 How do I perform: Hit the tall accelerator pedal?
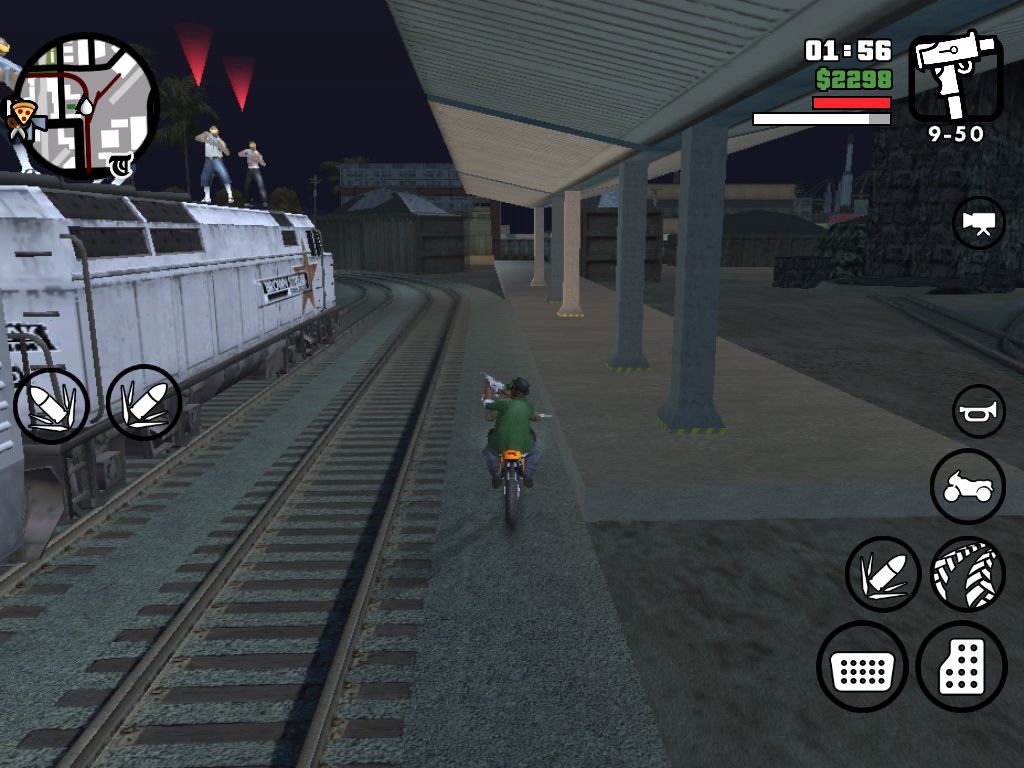(x=961, y=667)
